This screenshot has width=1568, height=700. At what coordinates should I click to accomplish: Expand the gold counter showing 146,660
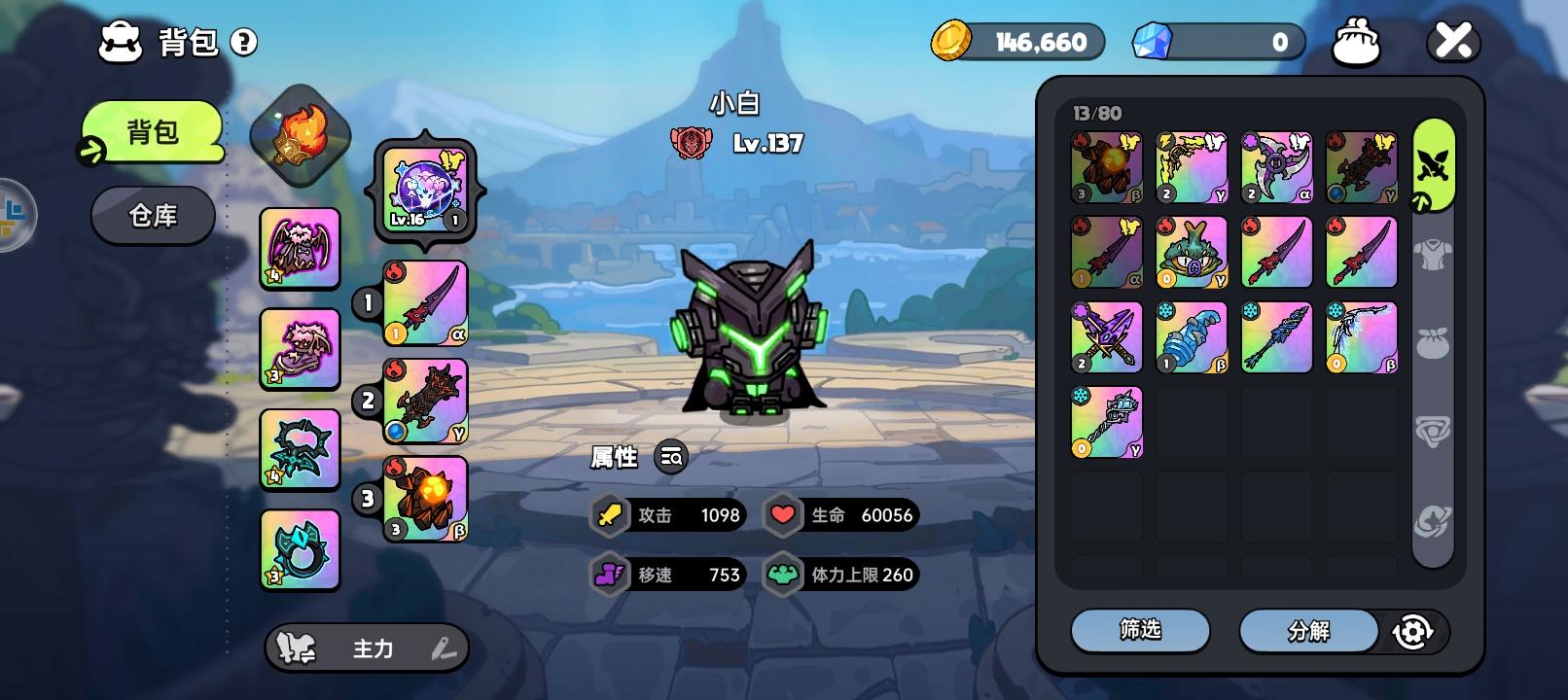click(1017, 41)
